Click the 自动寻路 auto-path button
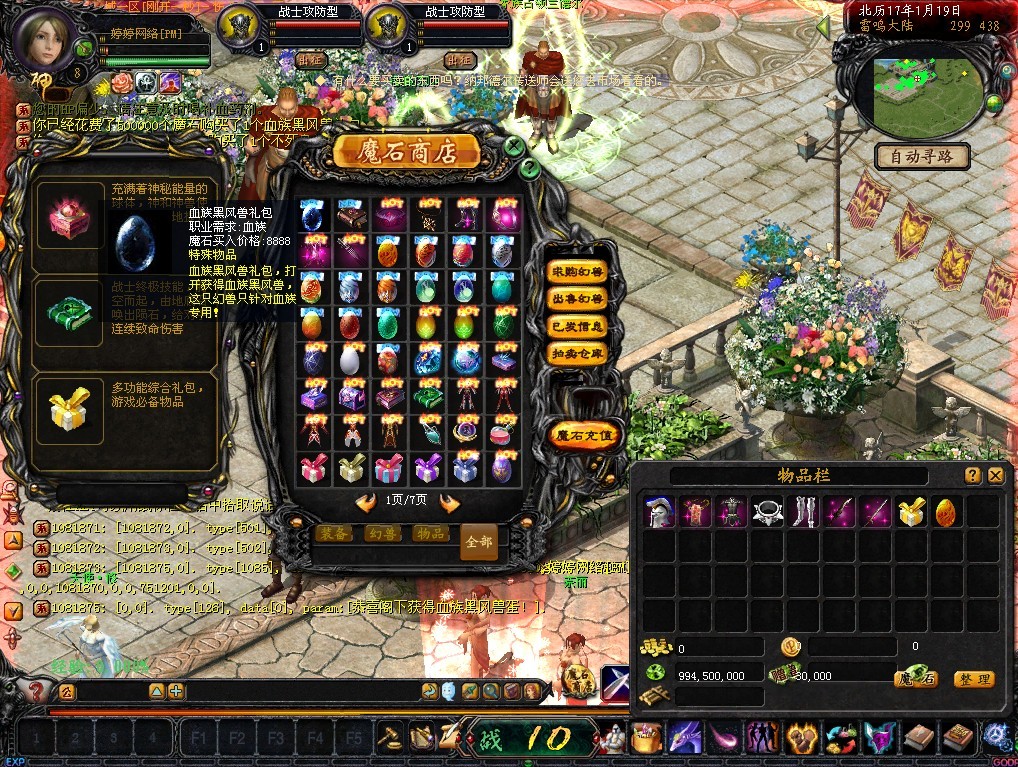 921,156
